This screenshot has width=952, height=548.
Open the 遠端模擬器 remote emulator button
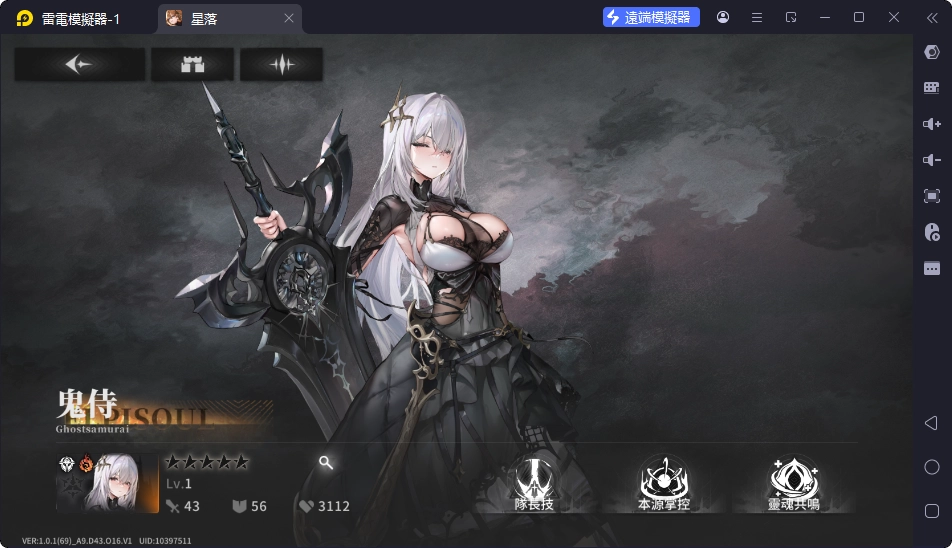651,17
